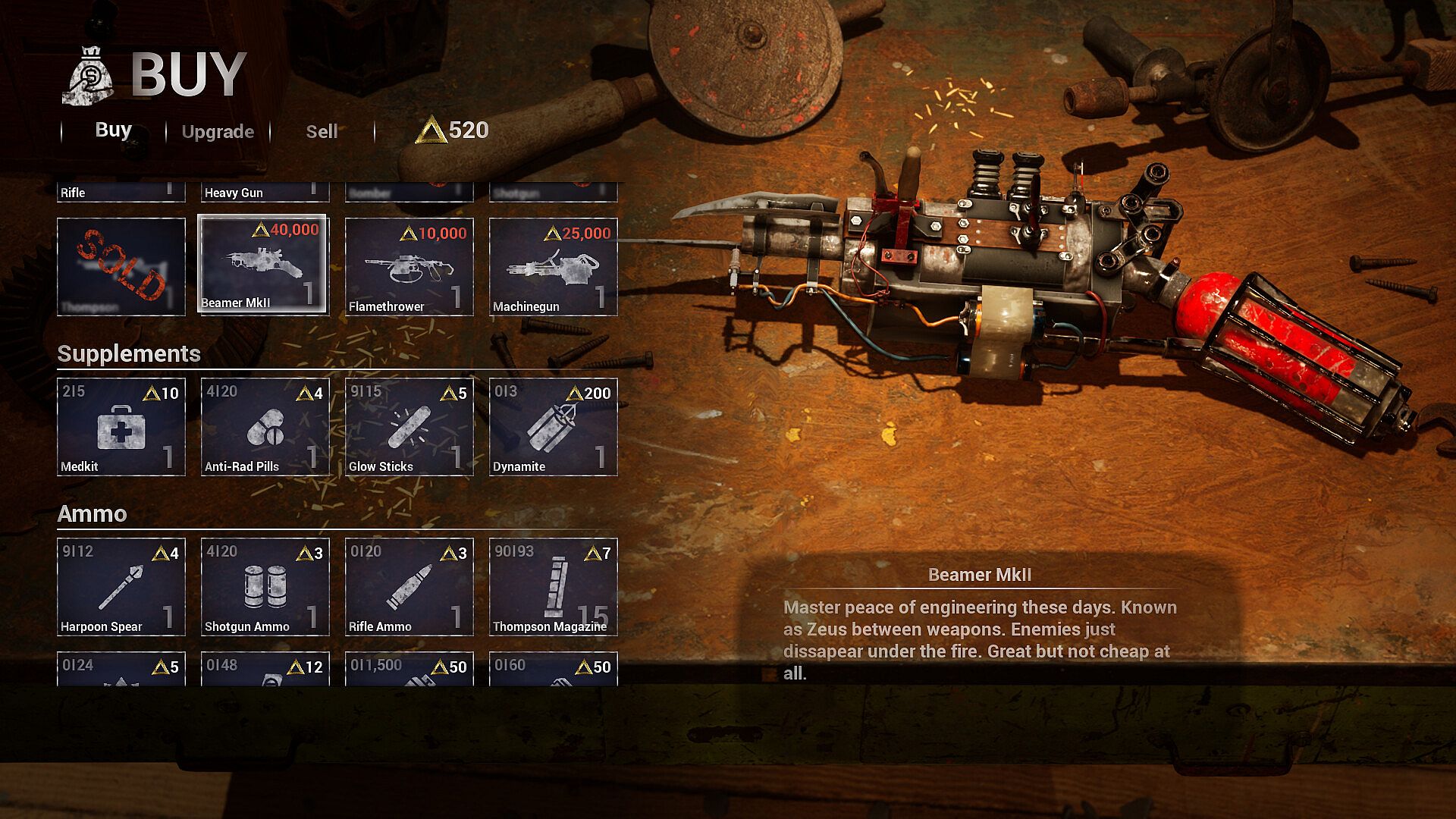Select the Thompson Magazine ammo
The image size is (1456, 819).
click(553, 587)
